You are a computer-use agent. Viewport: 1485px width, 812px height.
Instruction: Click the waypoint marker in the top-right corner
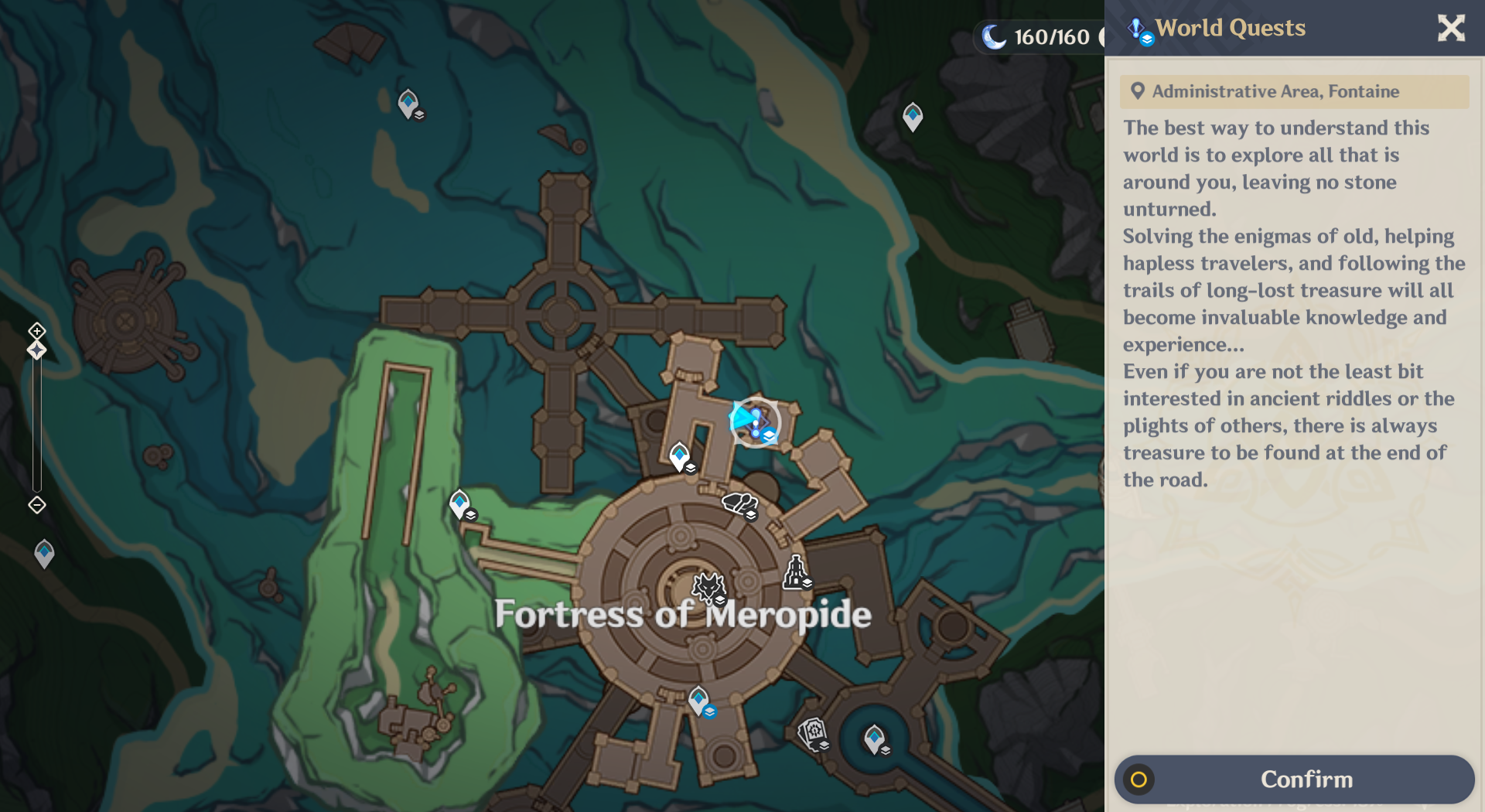[912, 117]
